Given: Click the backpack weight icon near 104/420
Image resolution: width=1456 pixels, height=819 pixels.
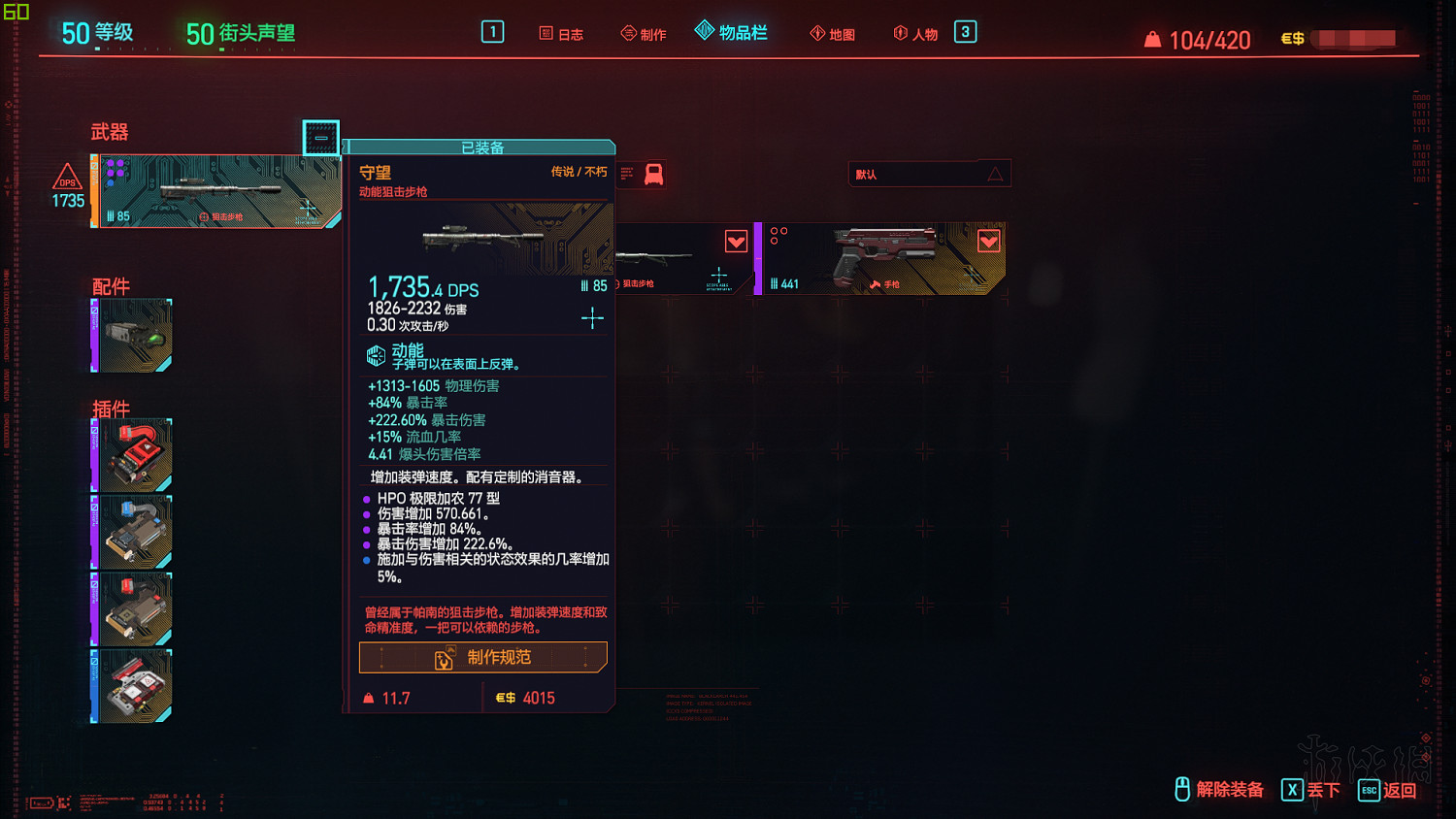Looking at the screenshot, I should click(1151, 40).
